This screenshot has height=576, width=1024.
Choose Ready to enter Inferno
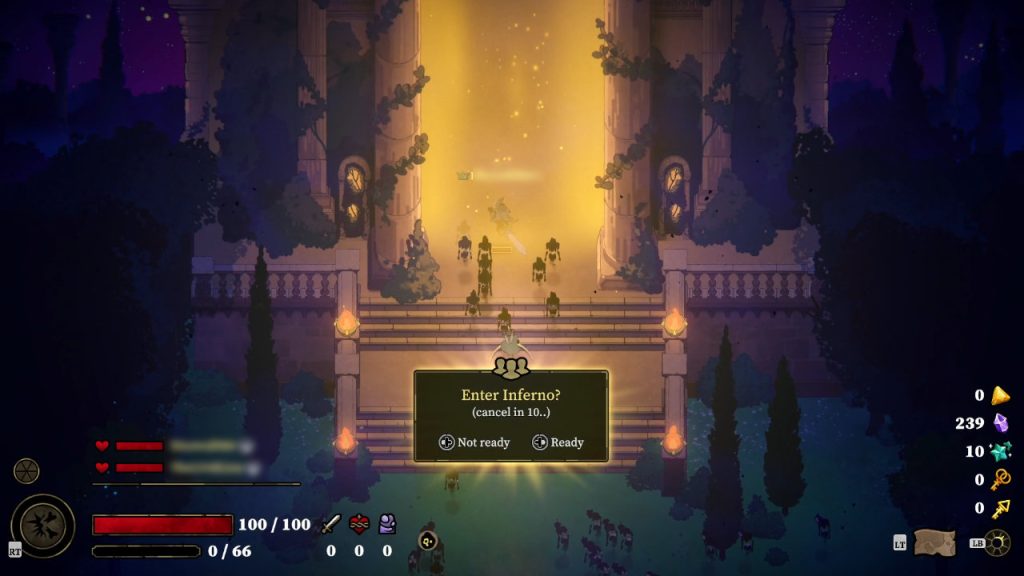pyautogui.click(x=558, y=442)
